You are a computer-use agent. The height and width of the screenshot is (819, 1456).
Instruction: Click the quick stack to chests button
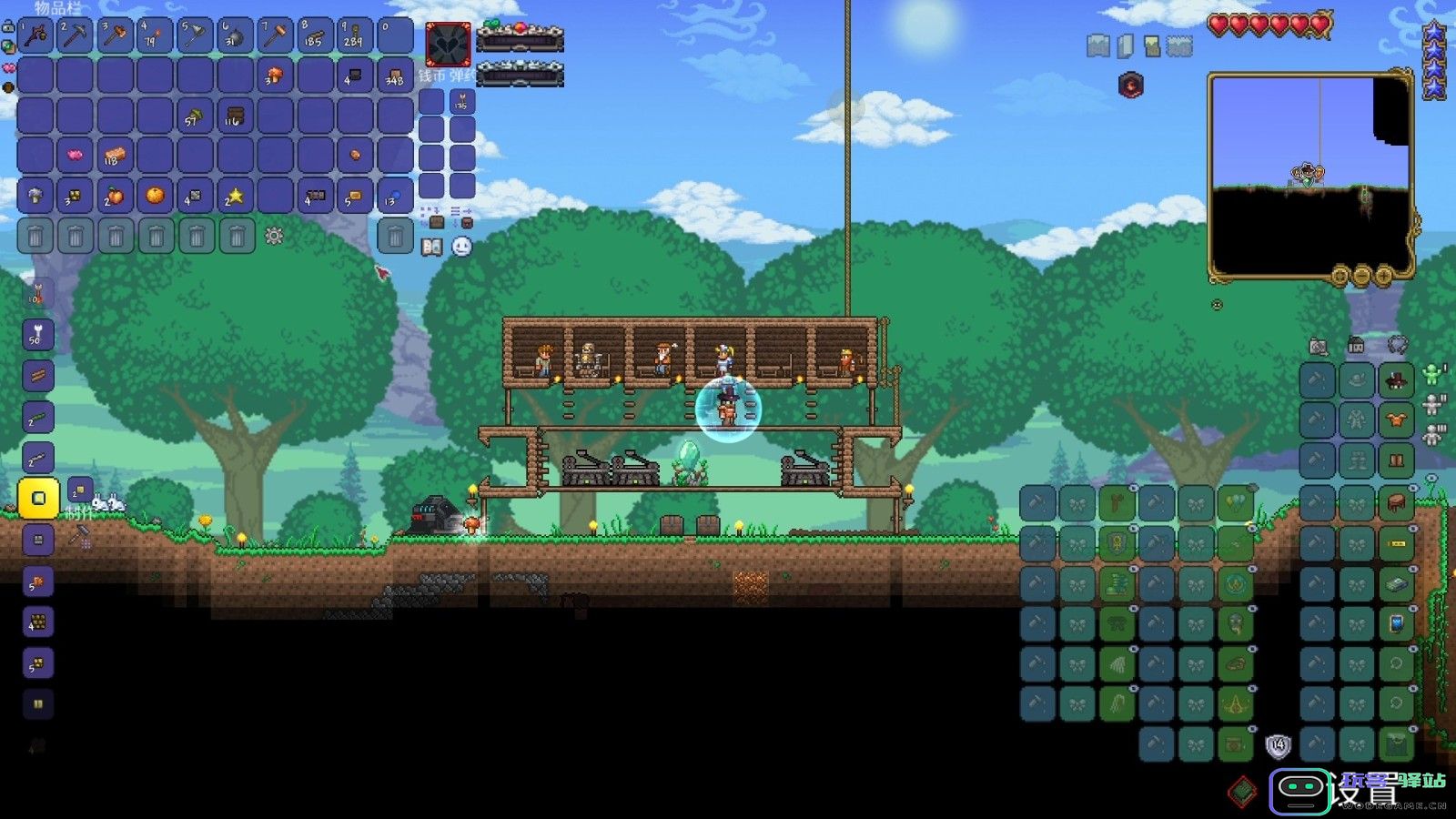pyautogui.click(x=436, y=217)
